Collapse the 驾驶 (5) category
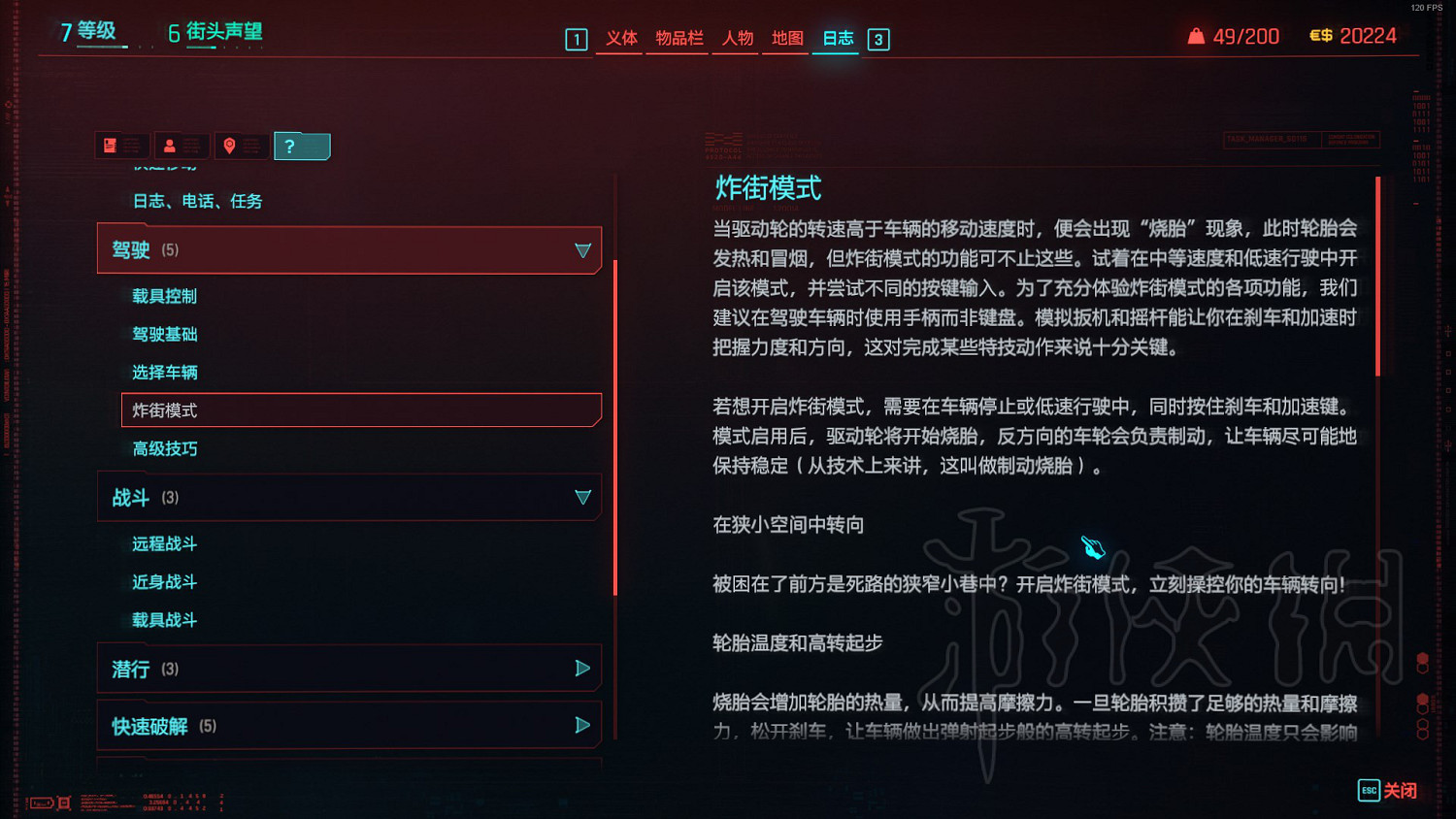 click(x=583, y=249)
